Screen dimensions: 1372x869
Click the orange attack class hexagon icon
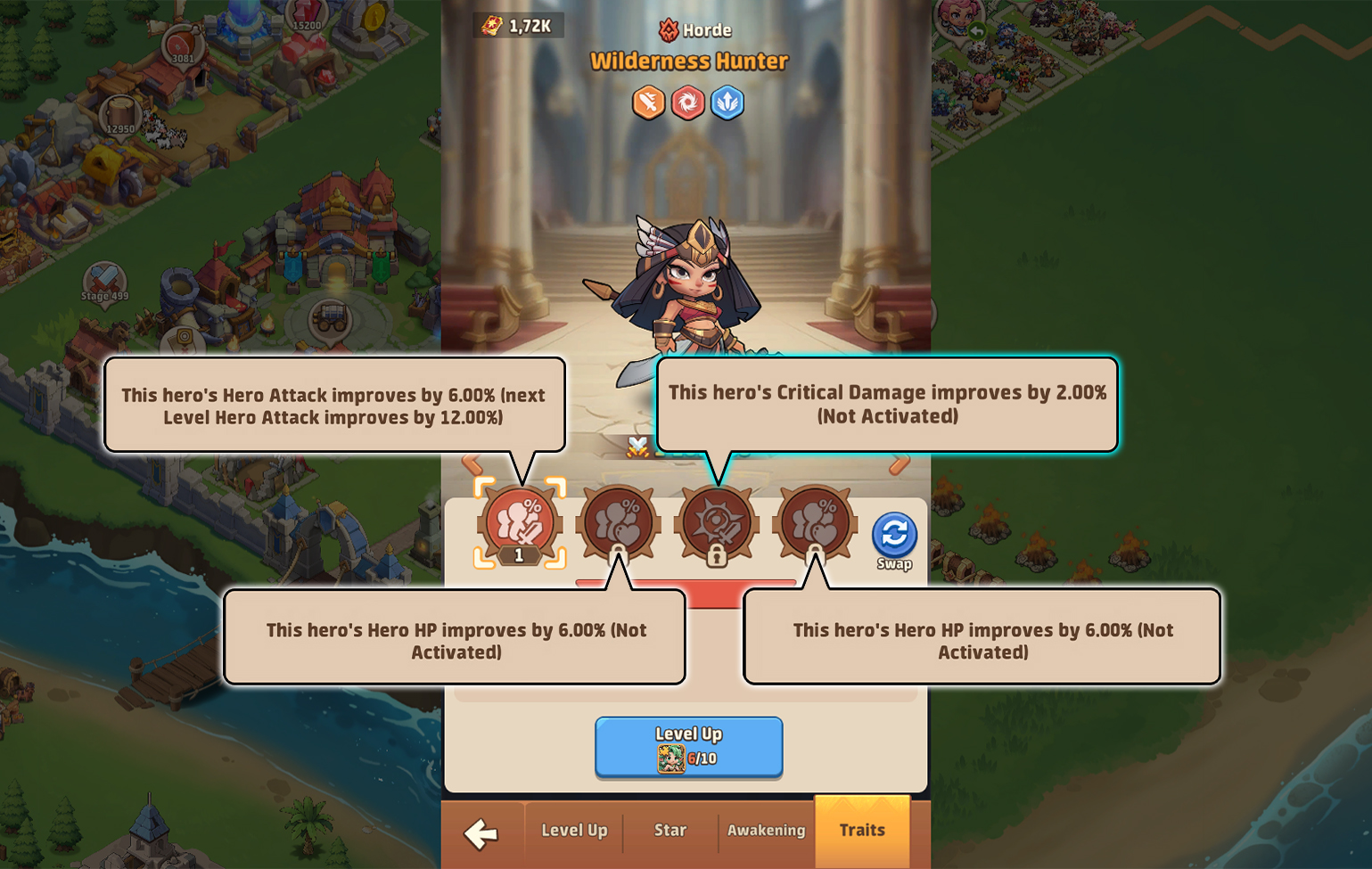click(648, 102)
